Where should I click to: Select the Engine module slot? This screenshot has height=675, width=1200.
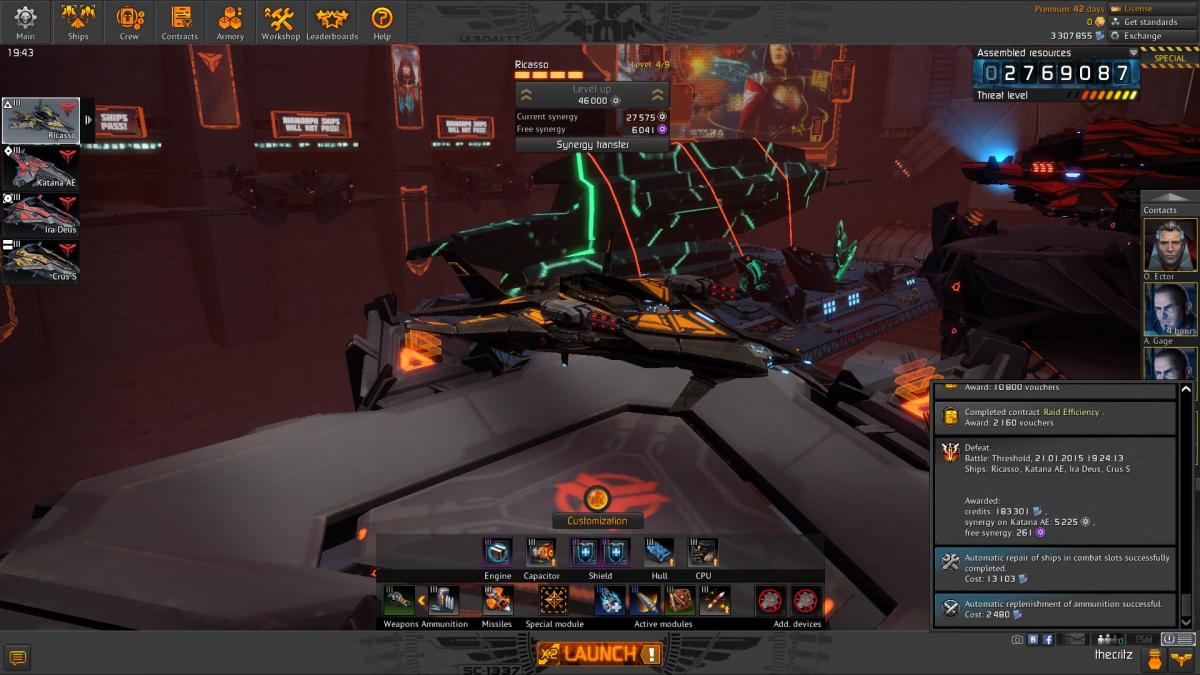click(498, 552)
